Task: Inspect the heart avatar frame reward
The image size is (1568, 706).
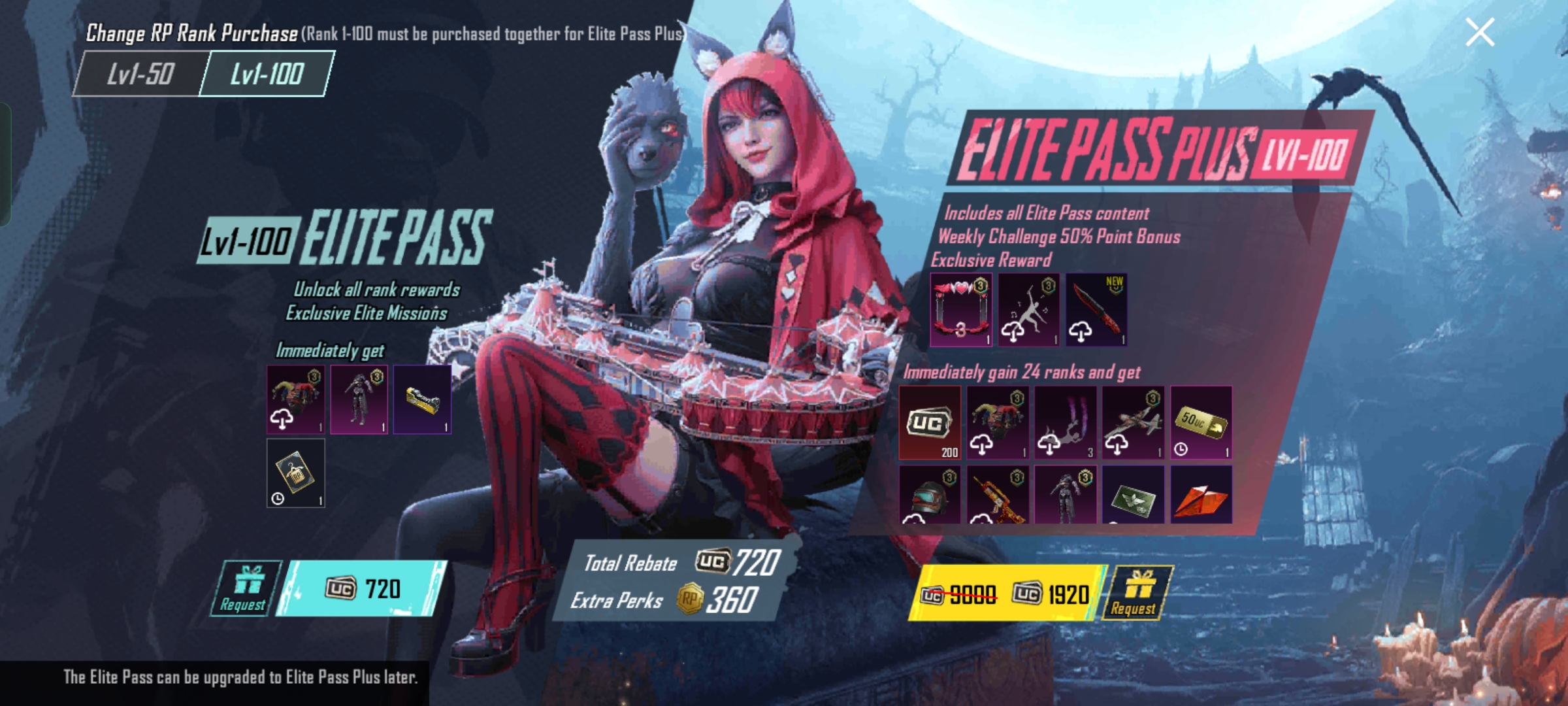Action: click(961, 310)
